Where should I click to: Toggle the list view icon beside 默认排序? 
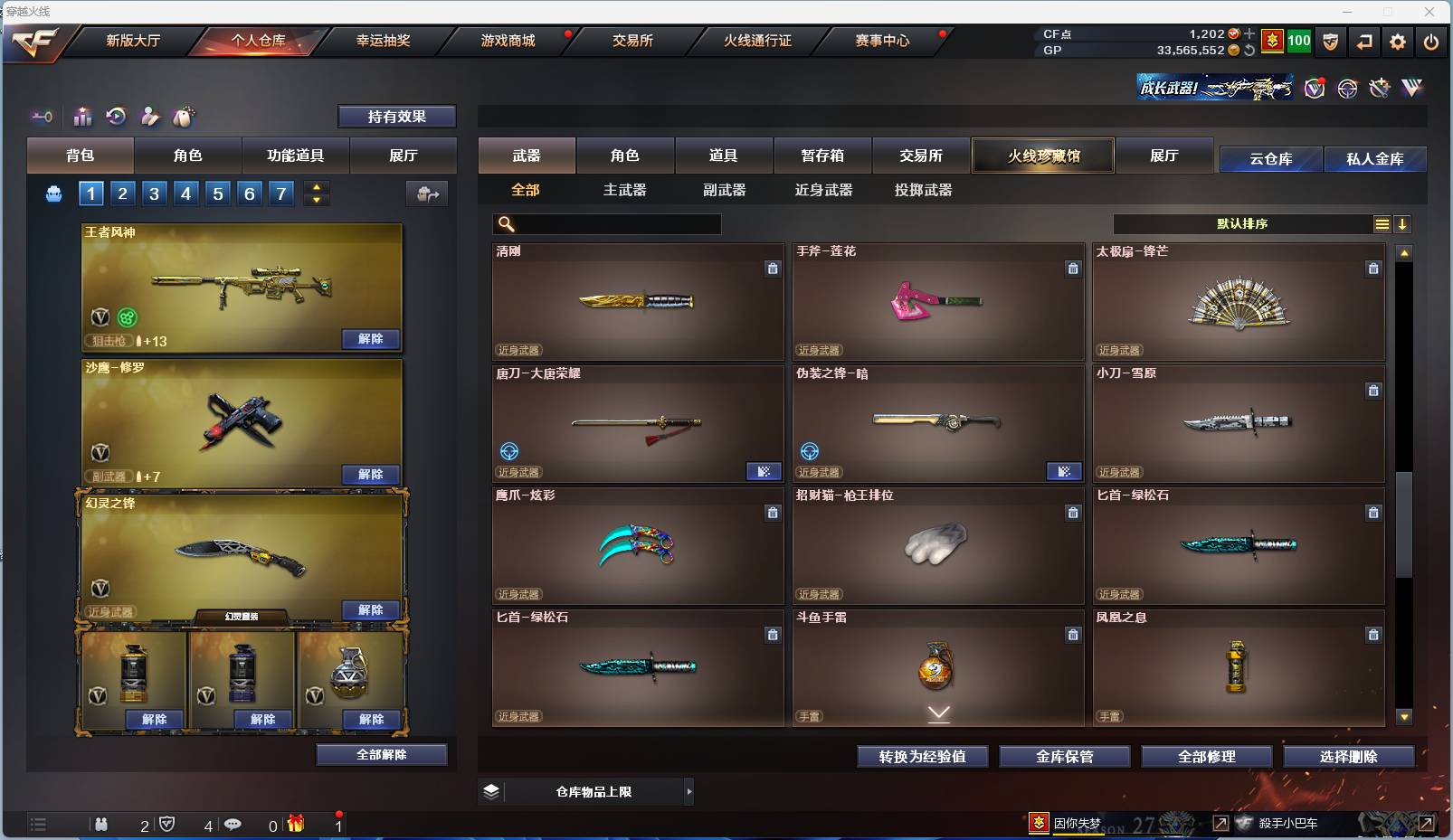click(1382, 223)
